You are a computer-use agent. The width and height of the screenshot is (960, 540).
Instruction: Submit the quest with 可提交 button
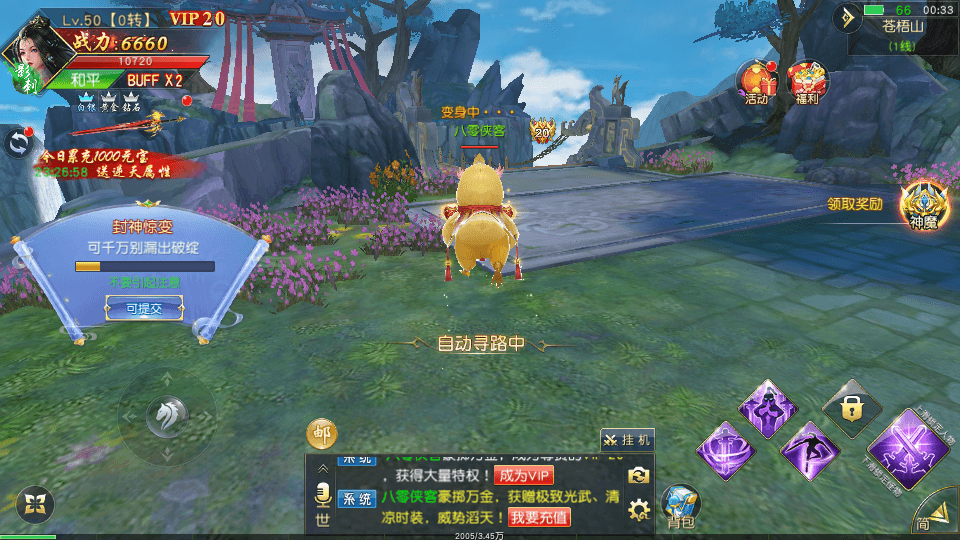pos(143,309)
